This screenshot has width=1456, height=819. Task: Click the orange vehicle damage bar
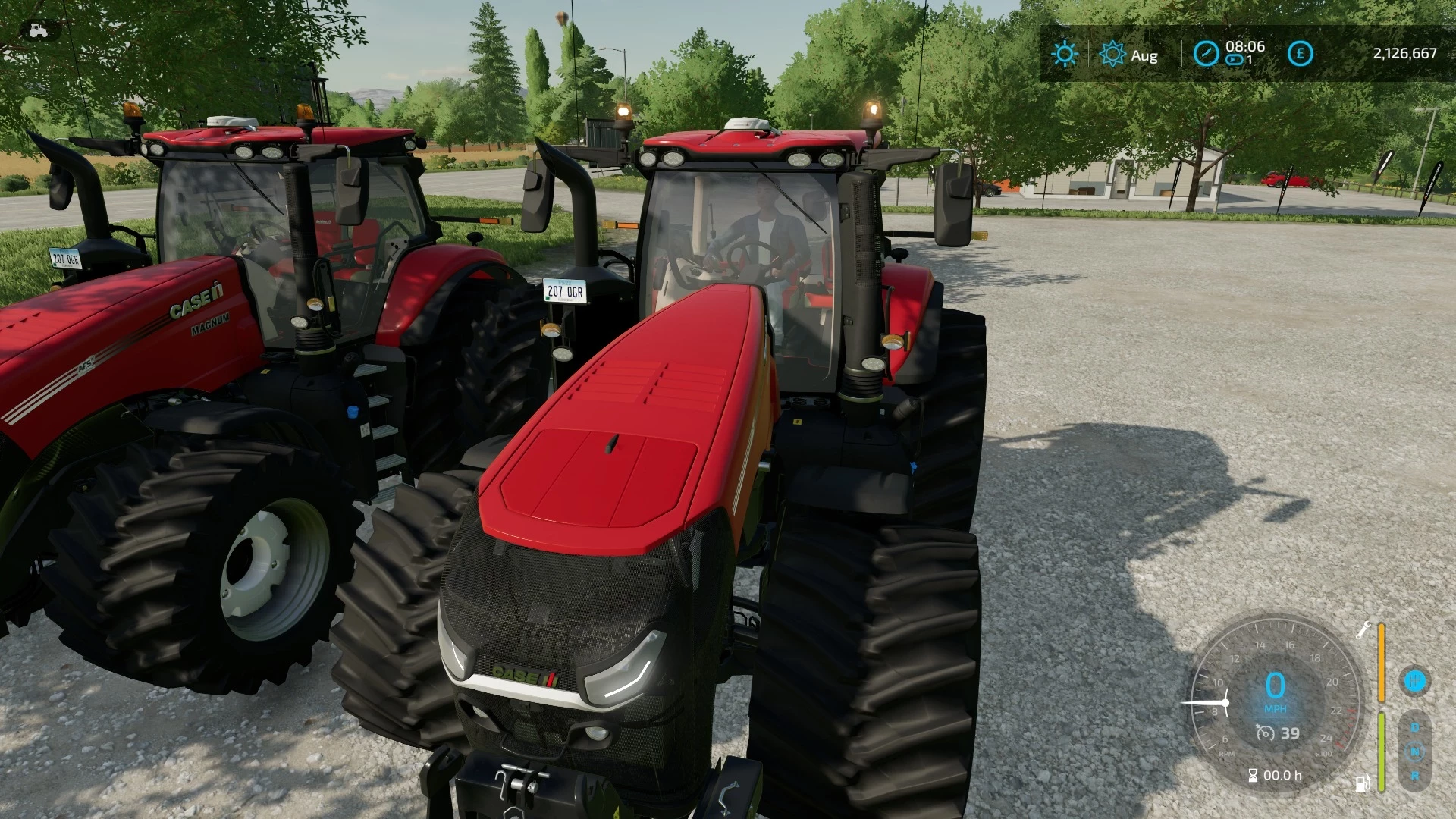coord(1381,662)
